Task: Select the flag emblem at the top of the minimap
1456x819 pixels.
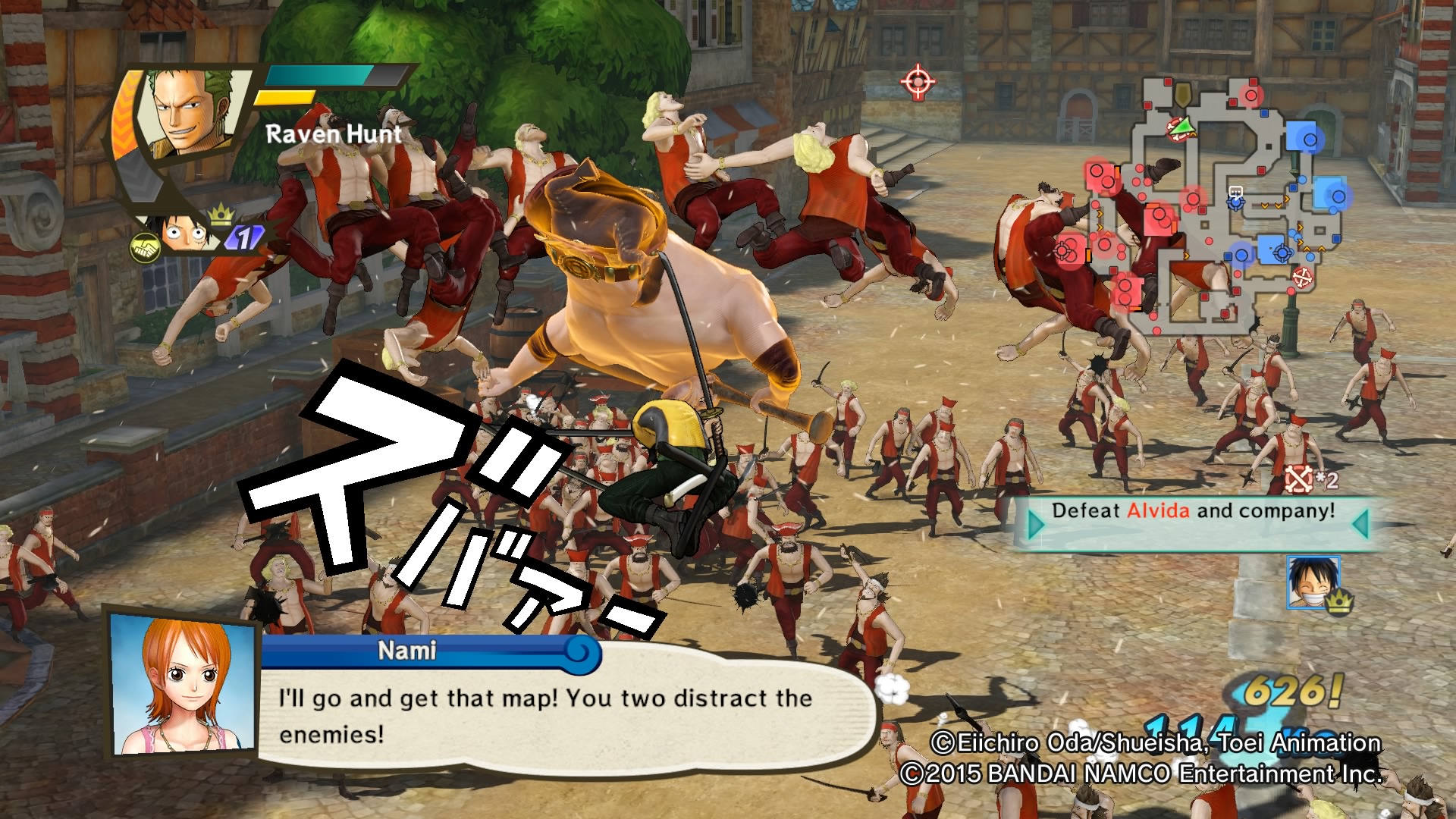Action: point(1184,96)
